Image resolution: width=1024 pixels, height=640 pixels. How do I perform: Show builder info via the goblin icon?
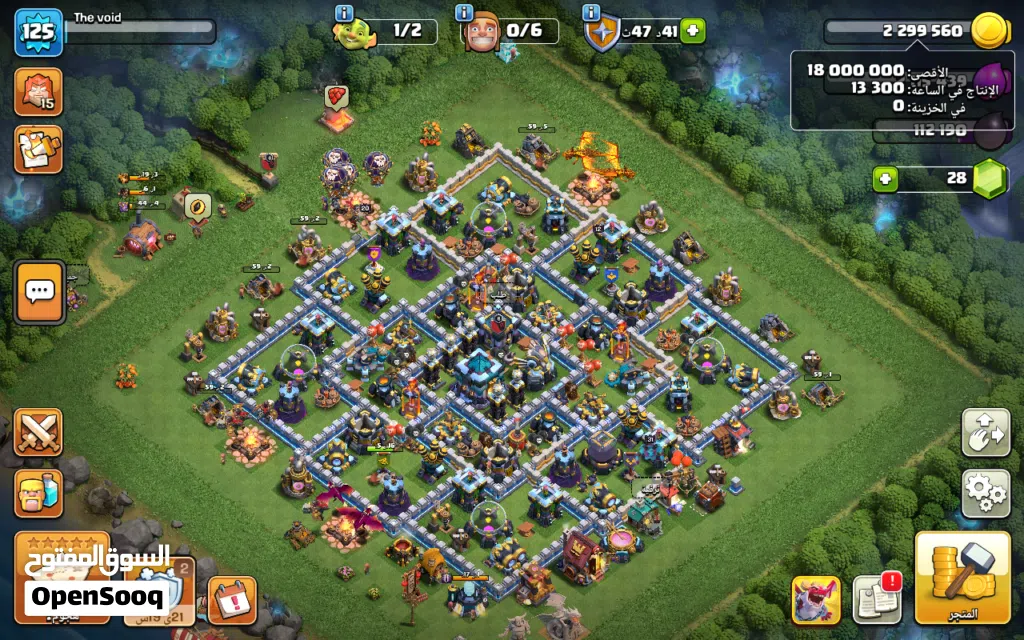tap(350, 32)
